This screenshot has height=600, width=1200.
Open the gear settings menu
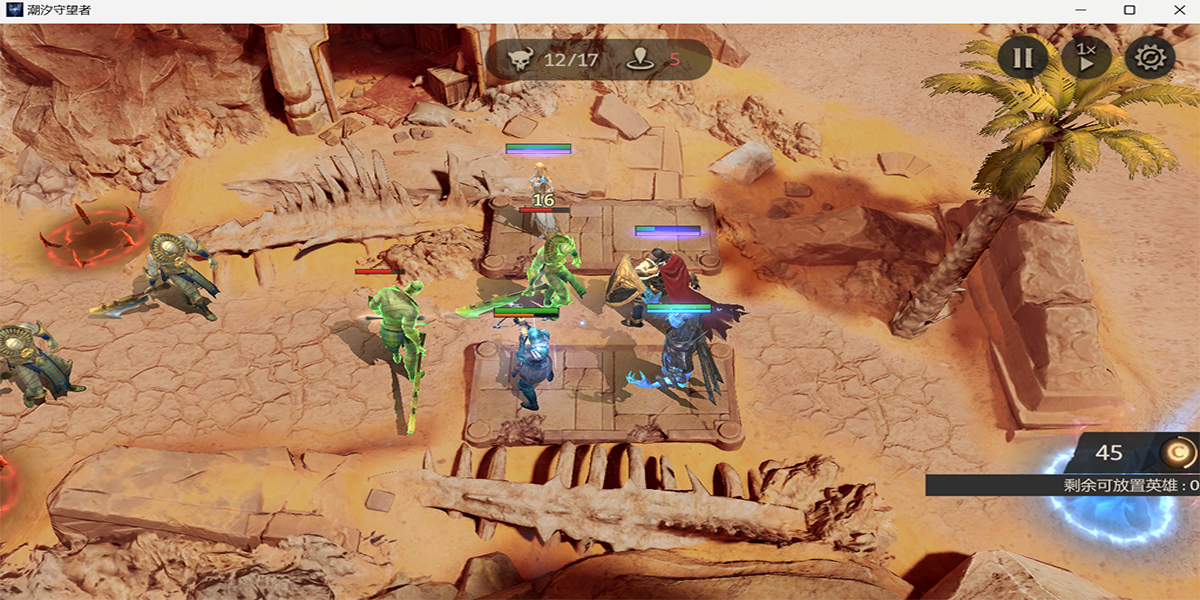[1149, 58]
